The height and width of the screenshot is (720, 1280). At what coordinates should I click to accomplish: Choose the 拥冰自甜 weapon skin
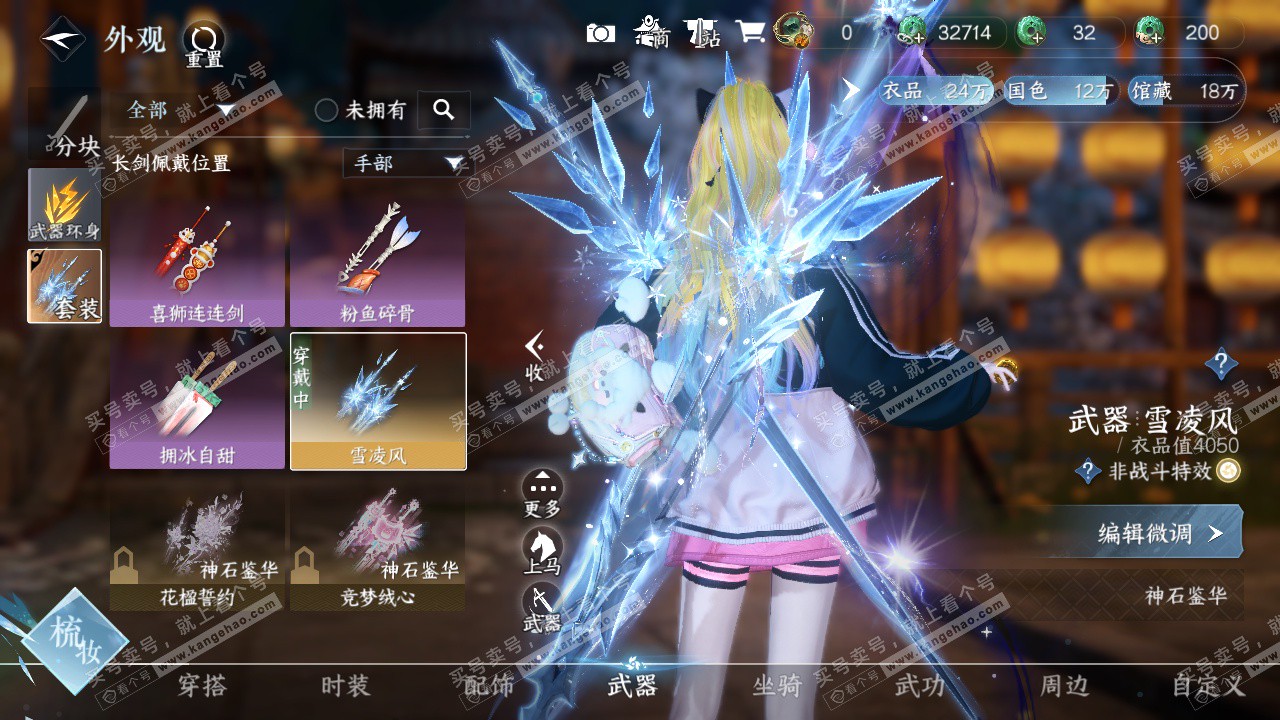tap(197, 401)
